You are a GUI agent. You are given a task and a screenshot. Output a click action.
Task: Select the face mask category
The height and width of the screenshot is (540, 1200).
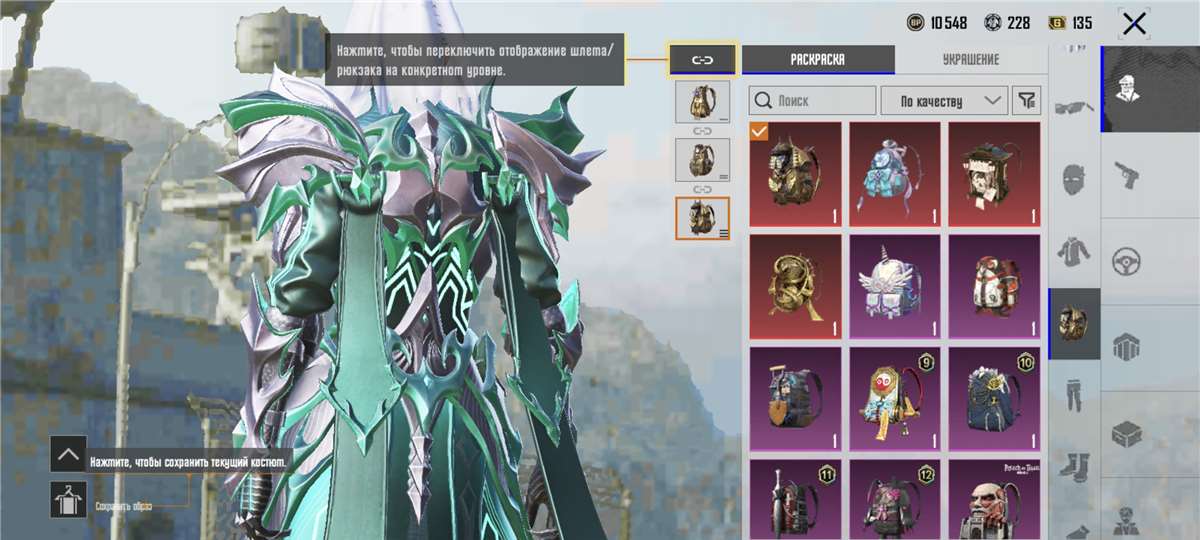1075,180
